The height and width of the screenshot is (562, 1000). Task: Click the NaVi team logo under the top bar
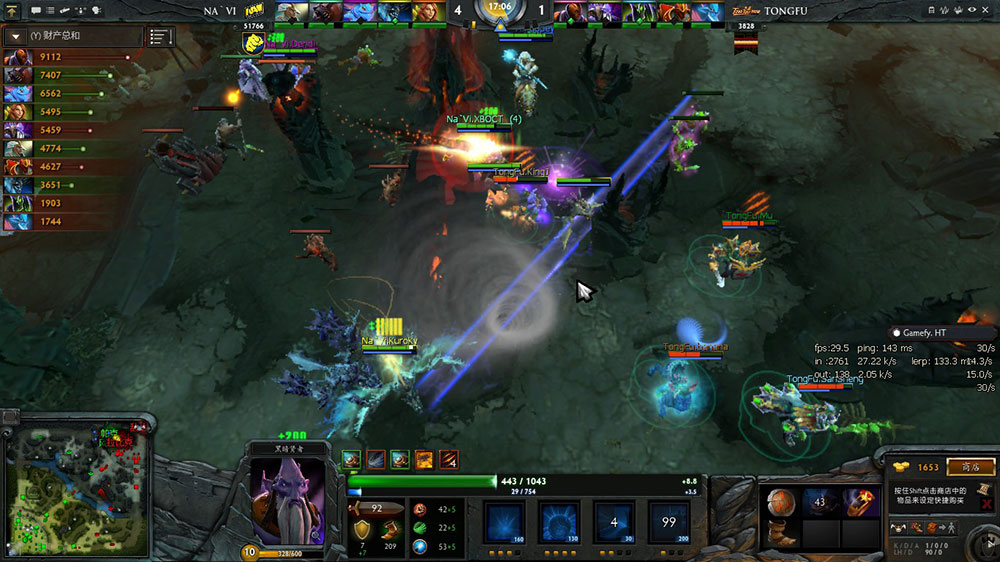[x=253, y=42]
